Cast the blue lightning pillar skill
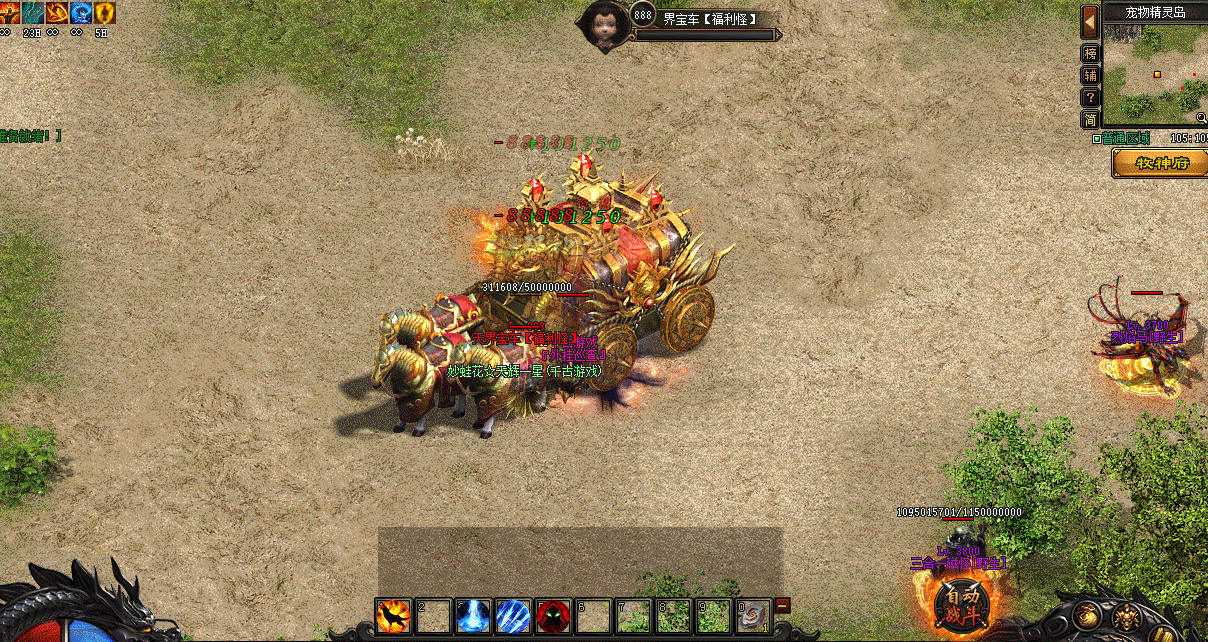 point(473,615)
